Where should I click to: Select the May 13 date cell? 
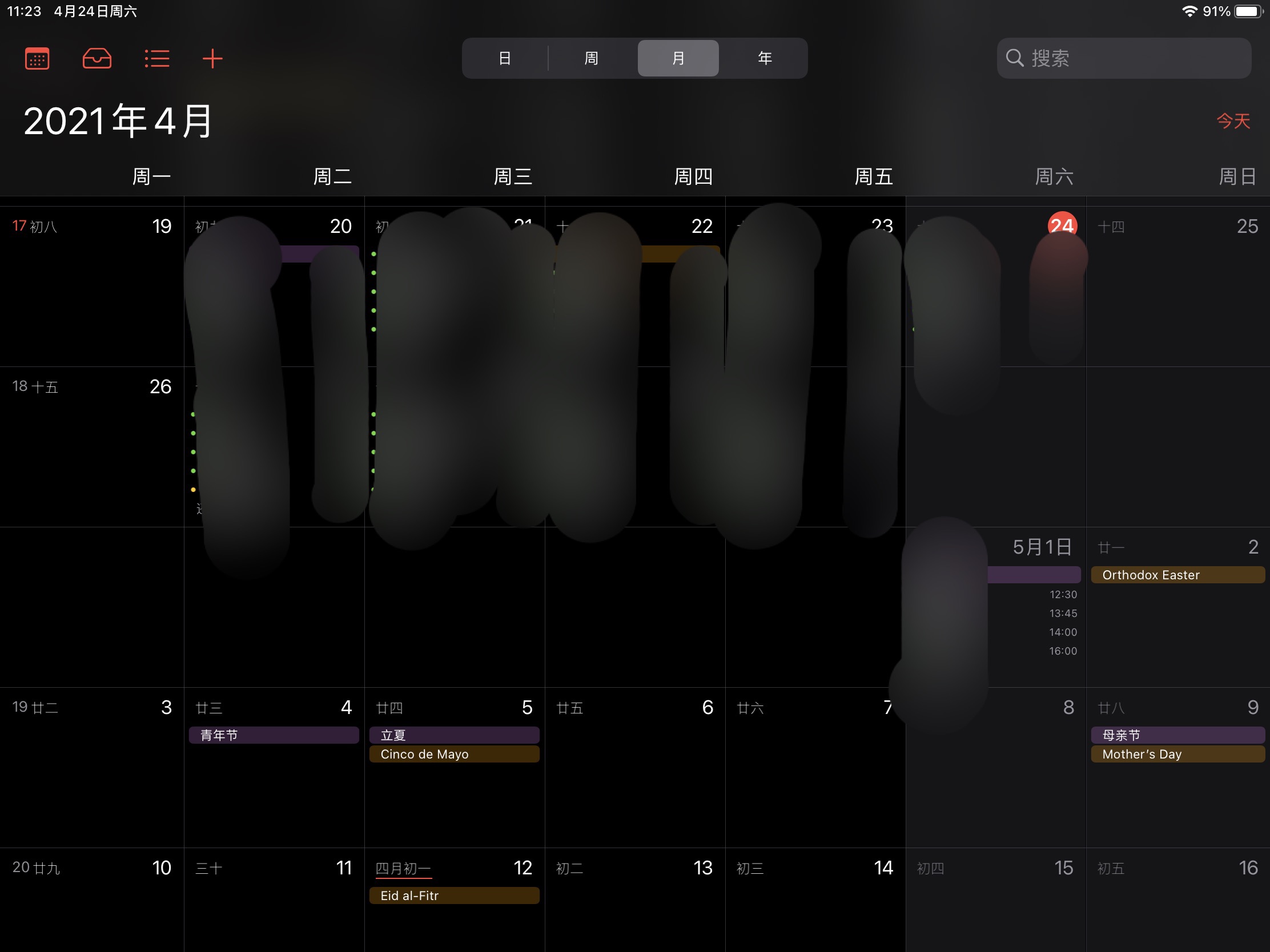[634, 901]
